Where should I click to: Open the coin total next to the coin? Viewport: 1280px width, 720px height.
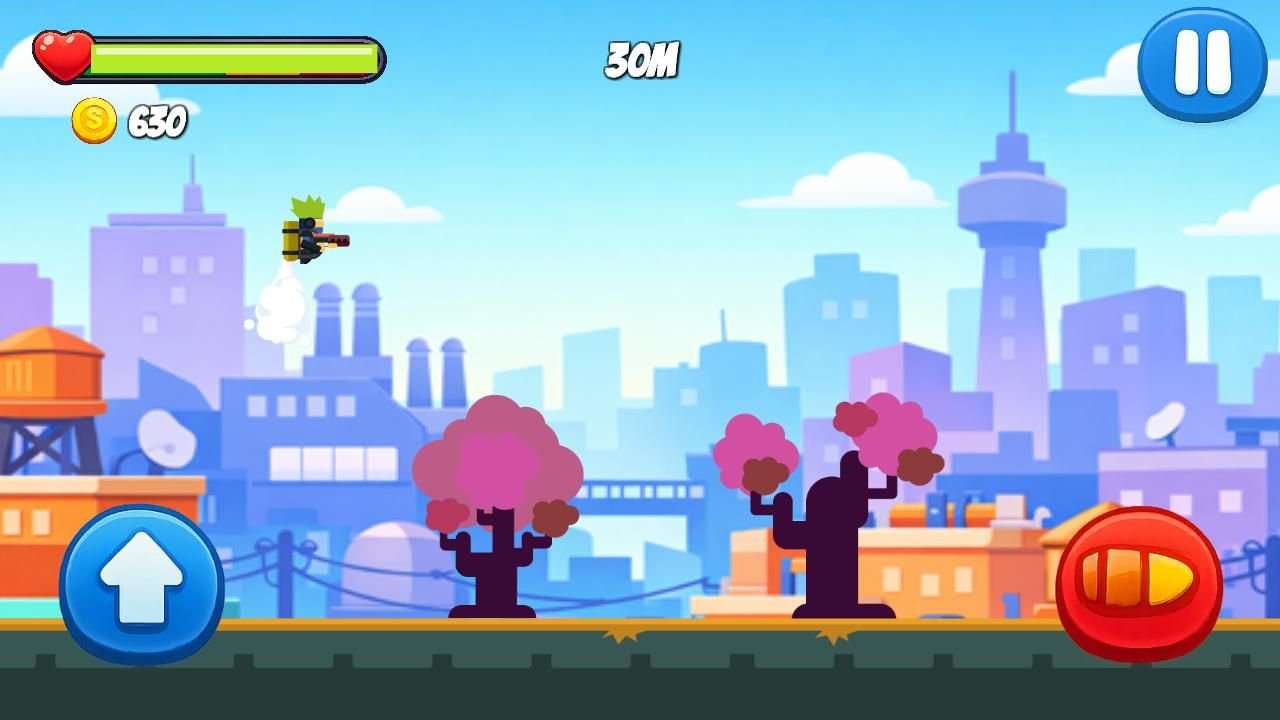(153, 122)
